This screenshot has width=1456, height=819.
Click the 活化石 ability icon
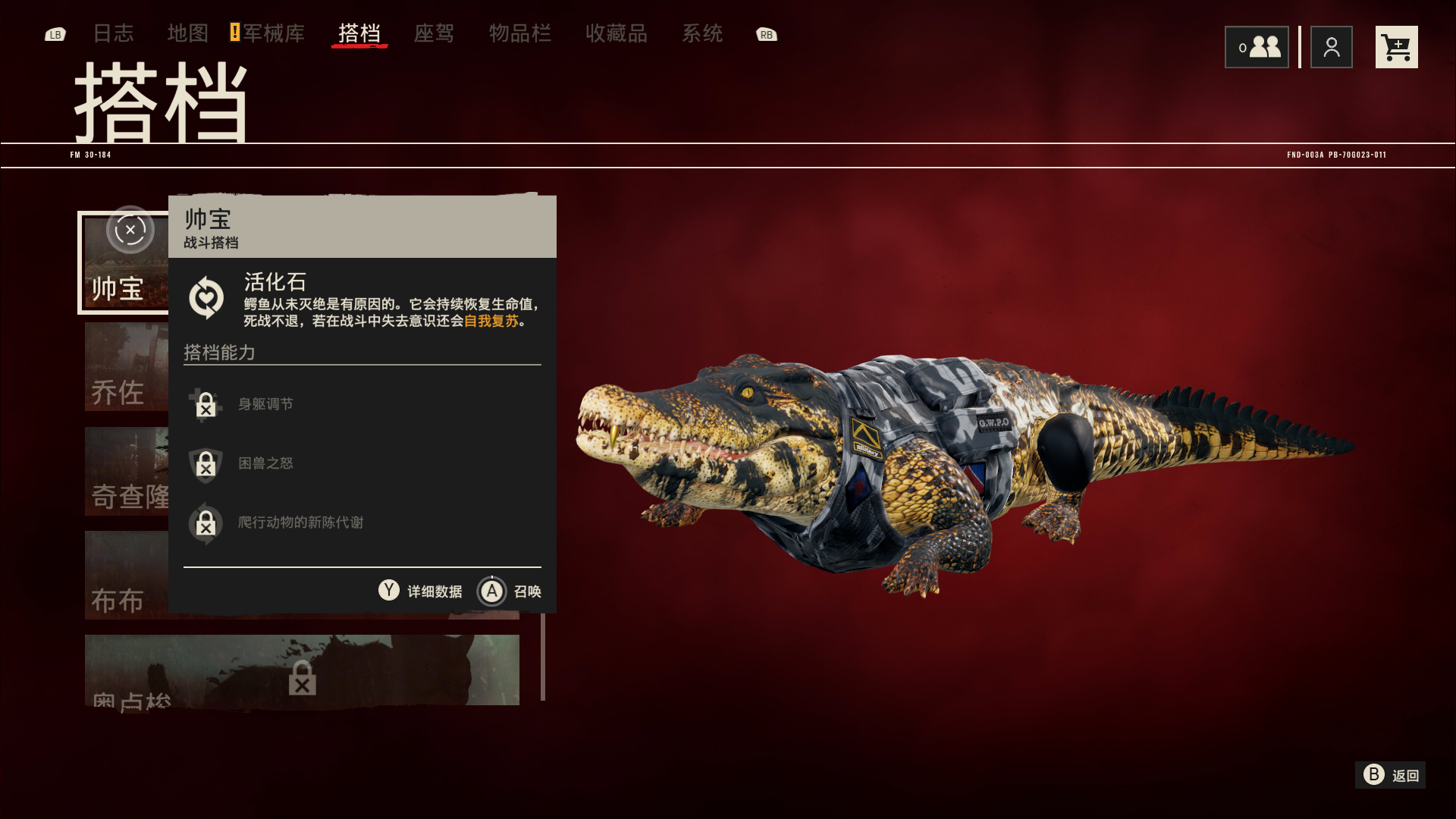coord(206,297)
